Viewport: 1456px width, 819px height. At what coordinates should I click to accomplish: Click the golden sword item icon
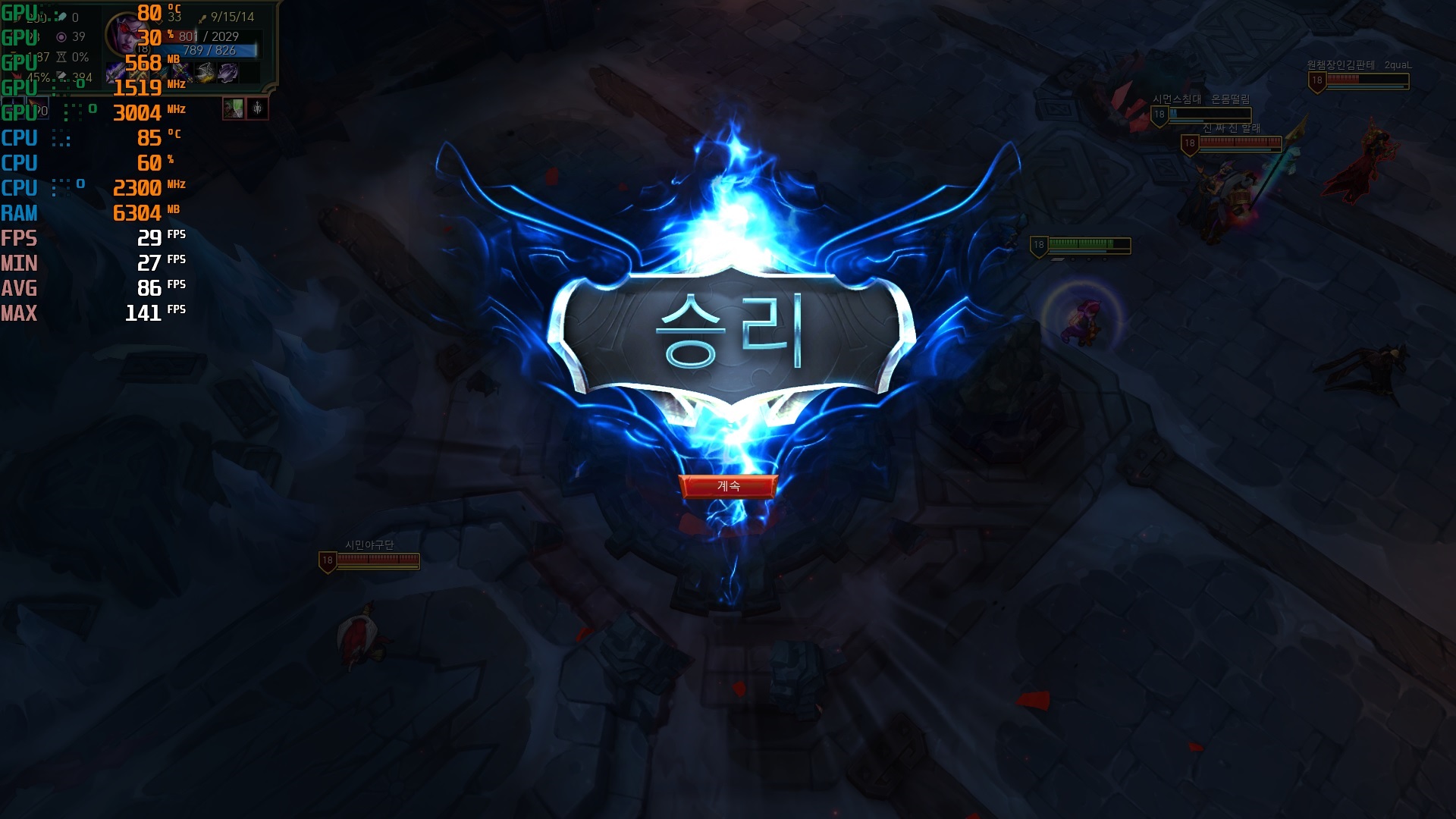point(139,73)
